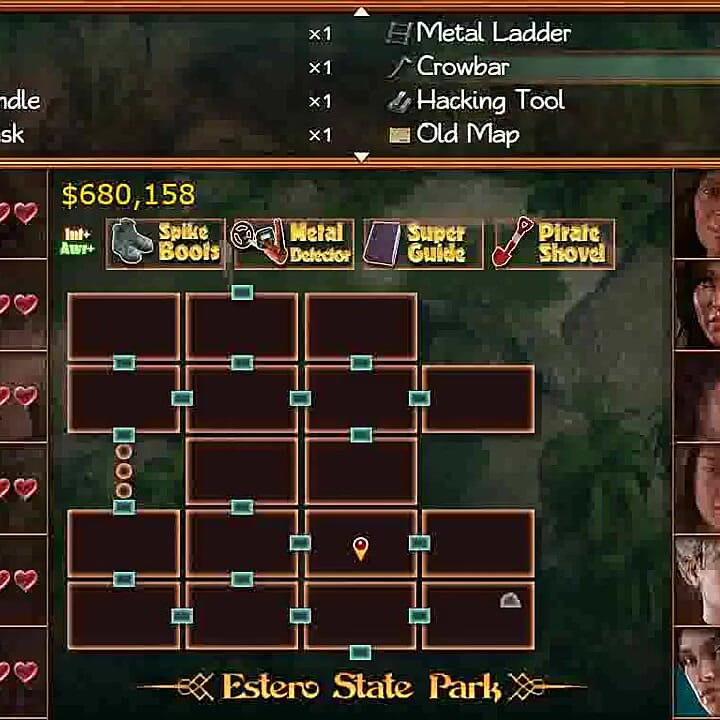Click the down arrow below the item list
Screen dimensions: 720x720
pyautogui.click(x=362, y=157)
